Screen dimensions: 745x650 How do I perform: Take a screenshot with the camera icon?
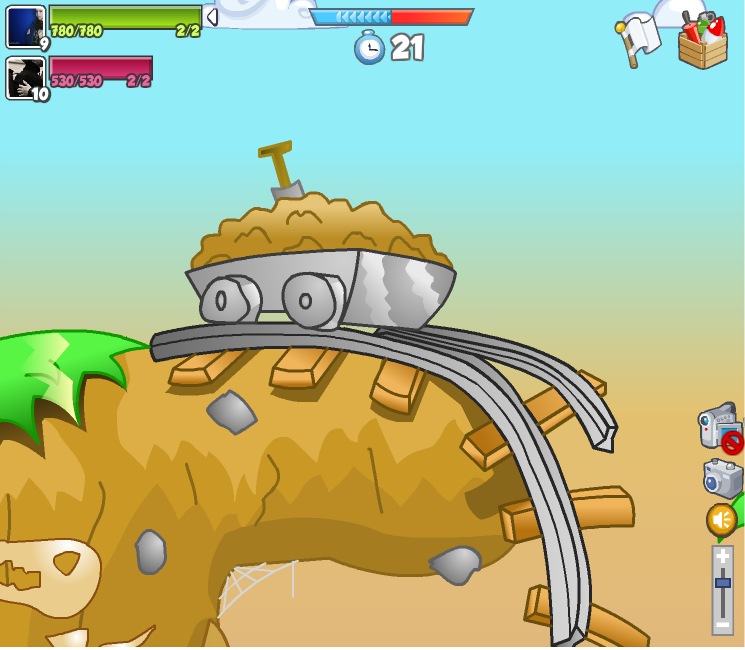(722, 478)
